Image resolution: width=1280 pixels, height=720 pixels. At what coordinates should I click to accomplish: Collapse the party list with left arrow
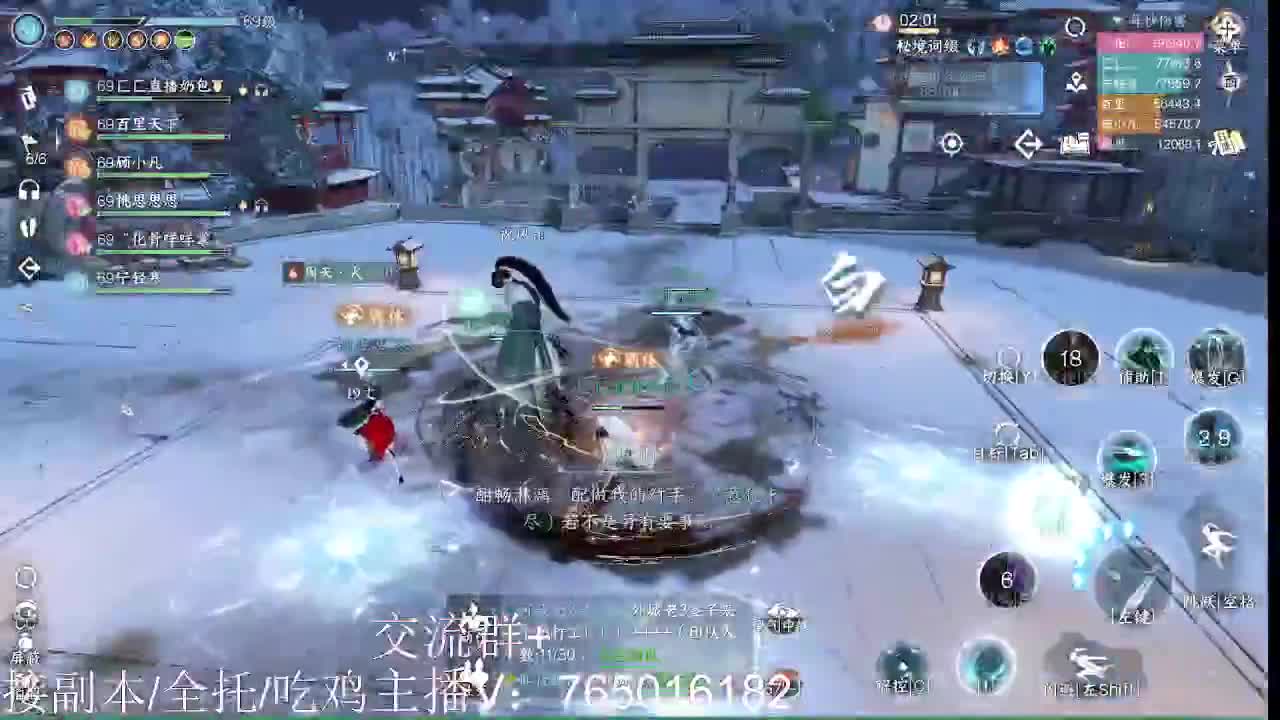pos(27,267)
